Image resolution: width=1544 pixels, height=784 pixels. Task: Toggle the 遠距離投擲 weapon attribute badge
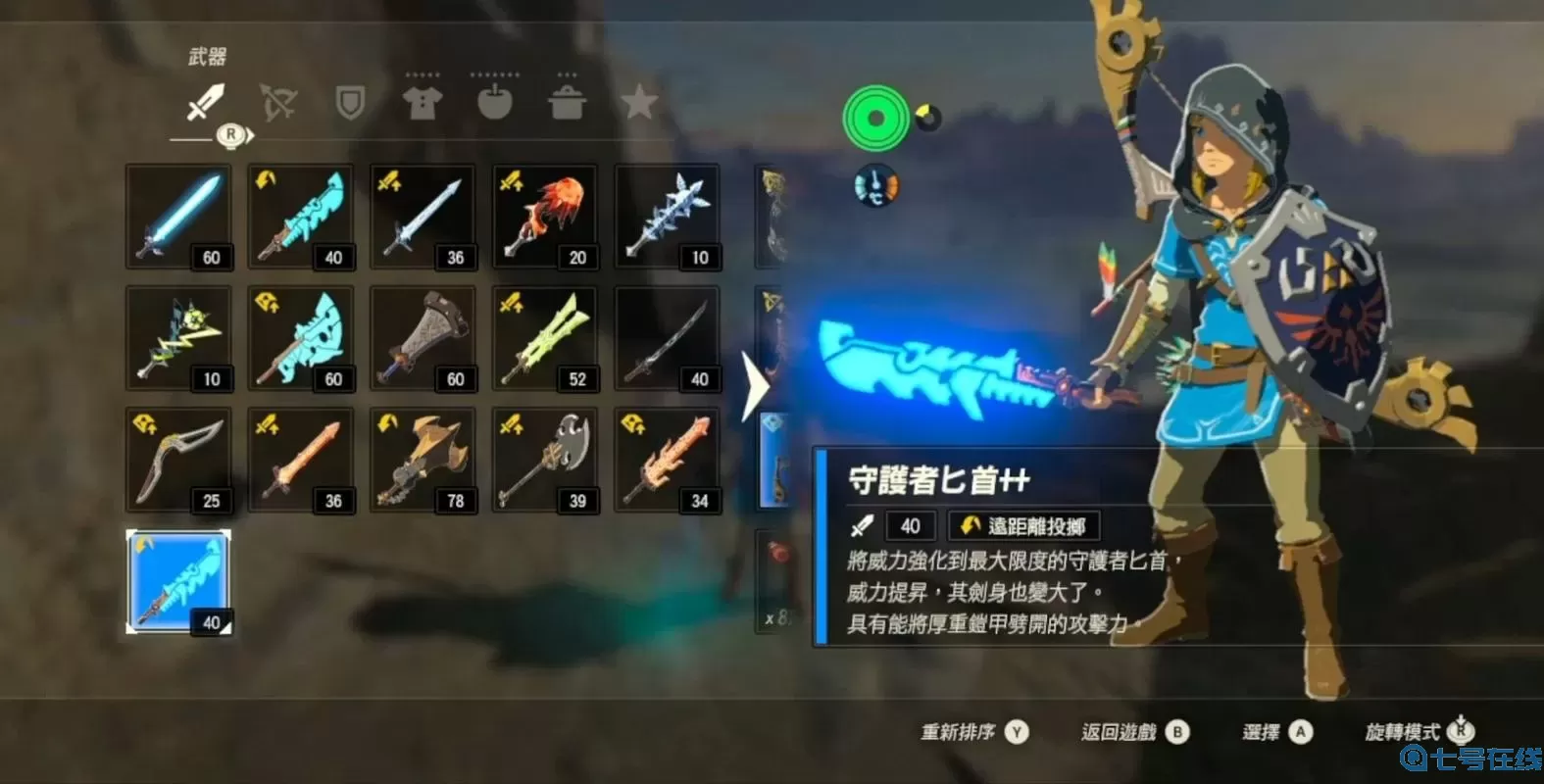(x=1025, y=525)
